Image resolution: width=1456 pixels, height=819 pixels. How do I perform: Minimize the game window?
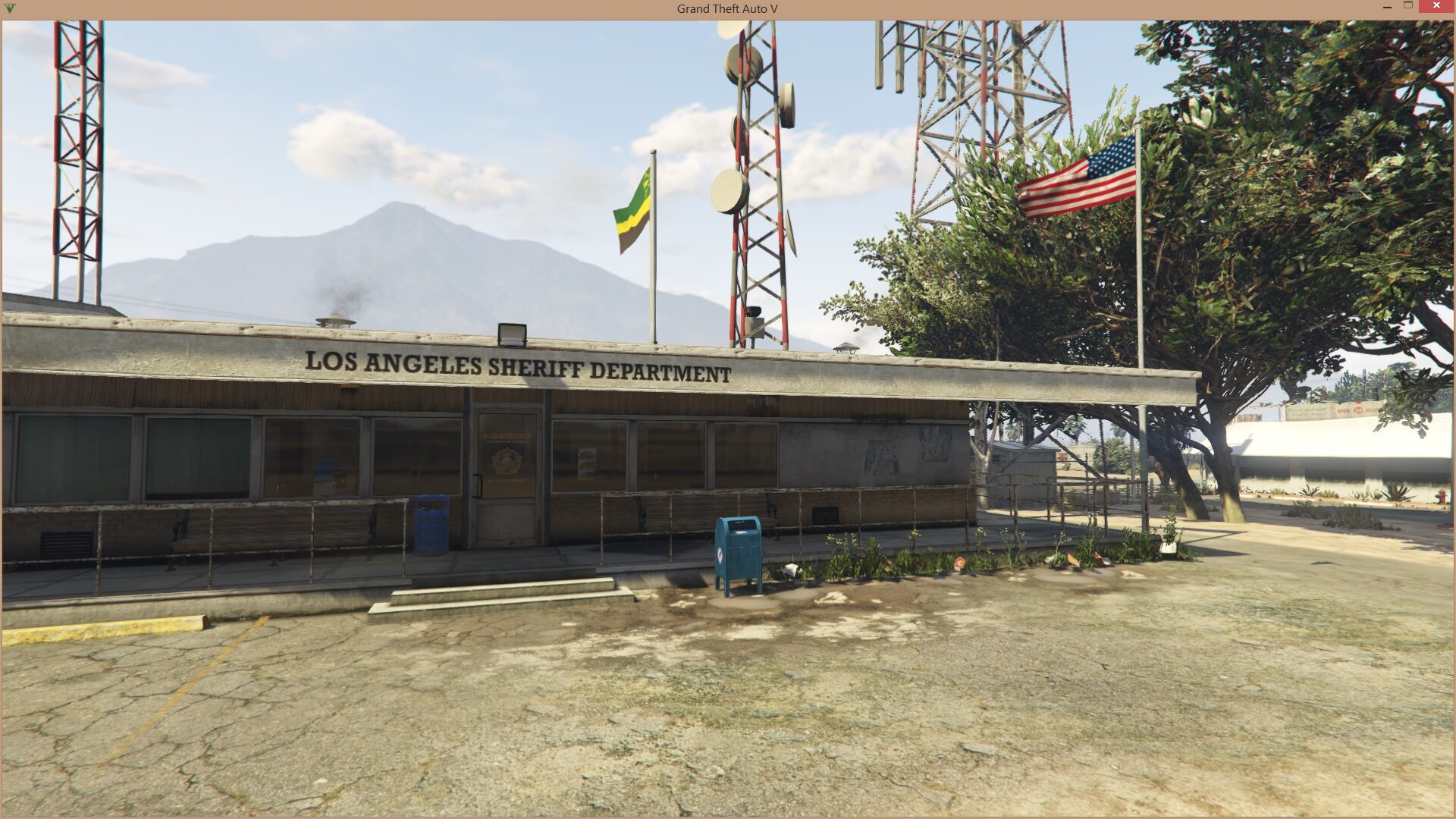pyautogui.click(x=1388, y=7)
